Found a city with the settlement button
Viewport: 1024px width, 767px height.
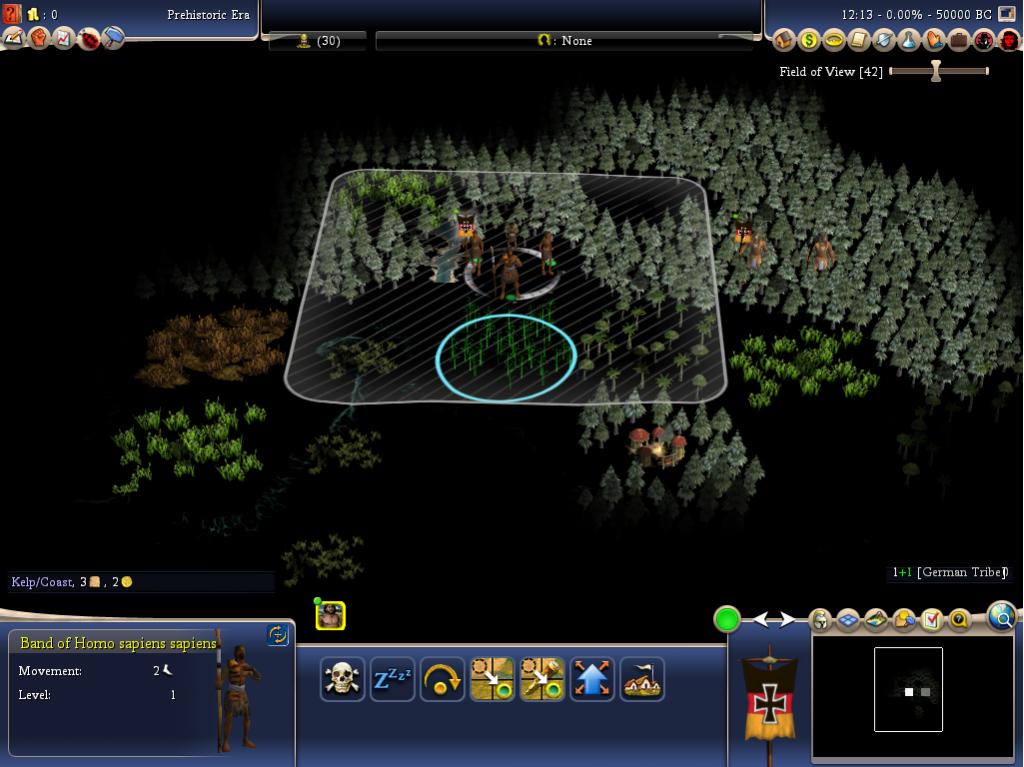642,680
